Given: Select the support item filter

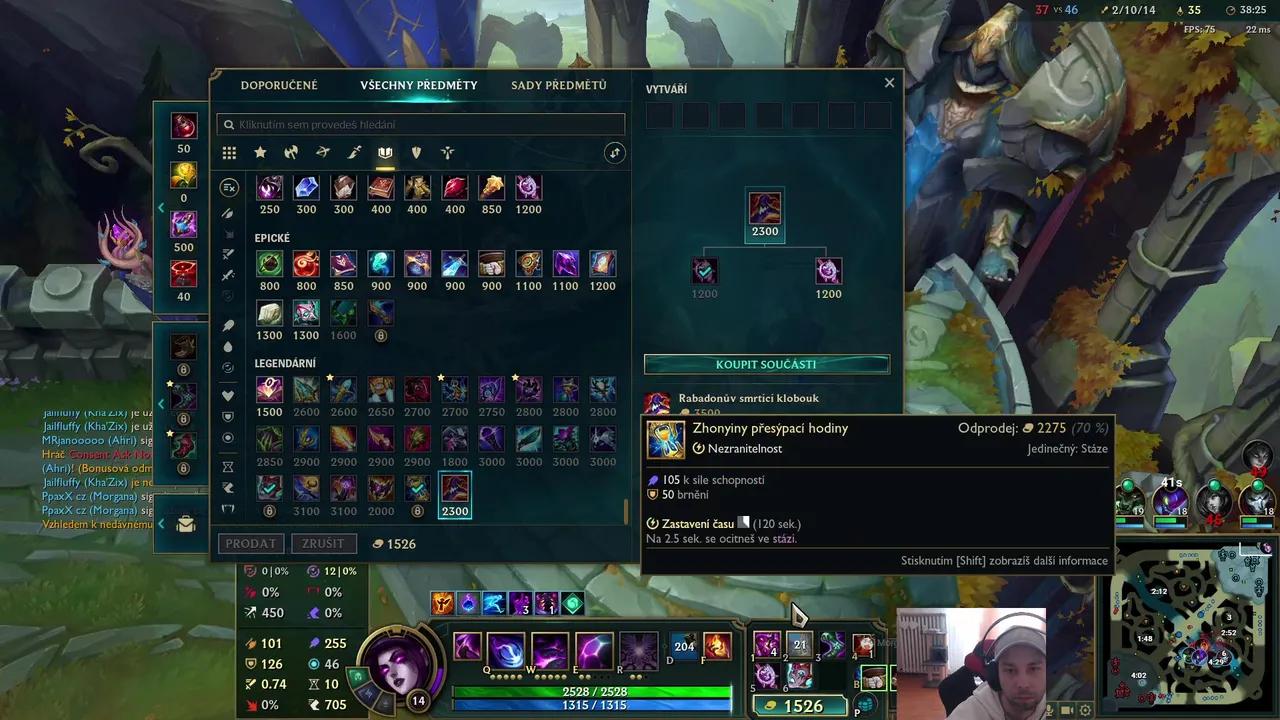Looking at the screenshot, I should (x=447, y=152).
